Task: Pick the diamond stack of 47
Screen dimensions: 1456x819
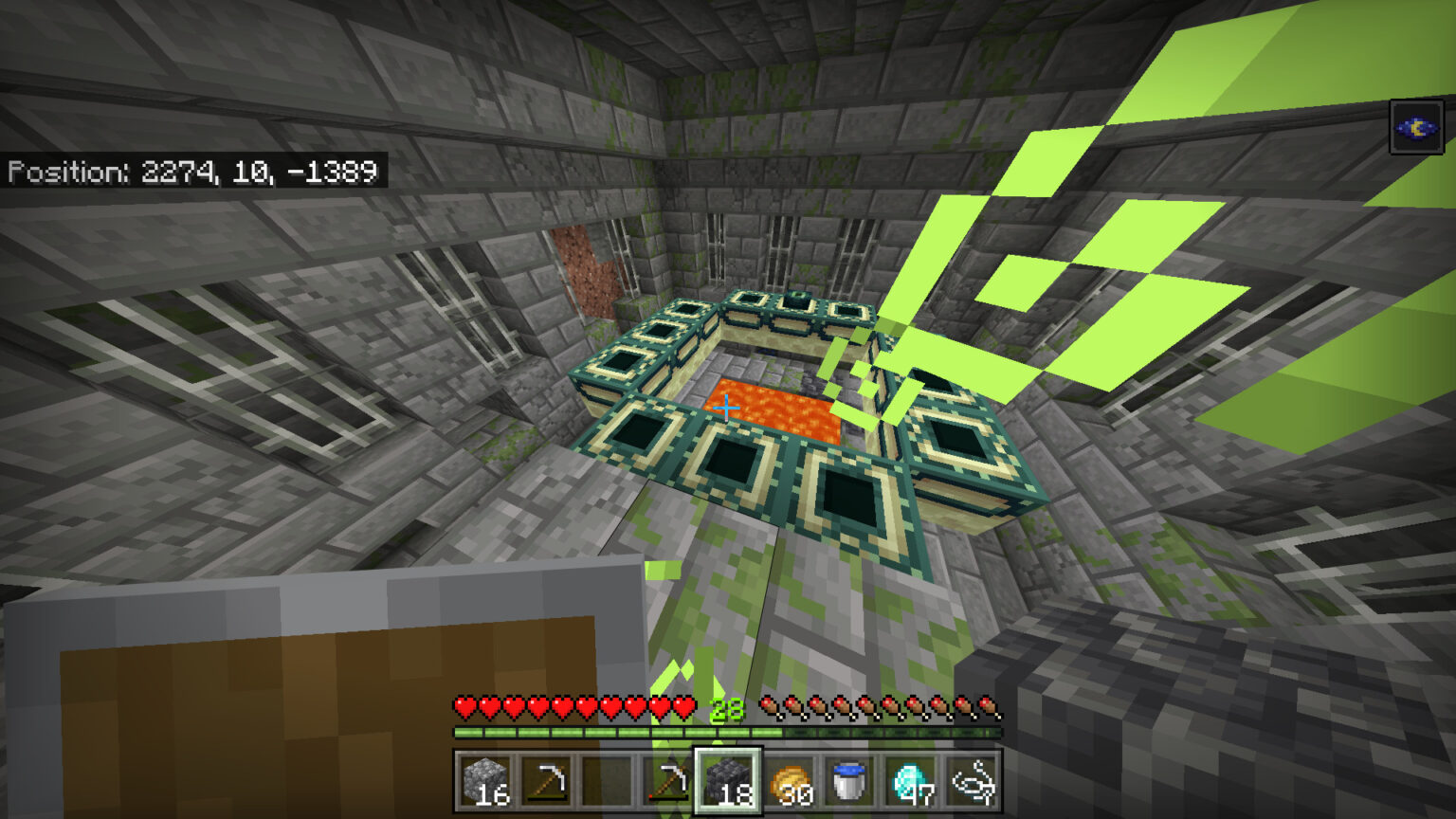Action: pyautogui.click(x=910, y=781)
